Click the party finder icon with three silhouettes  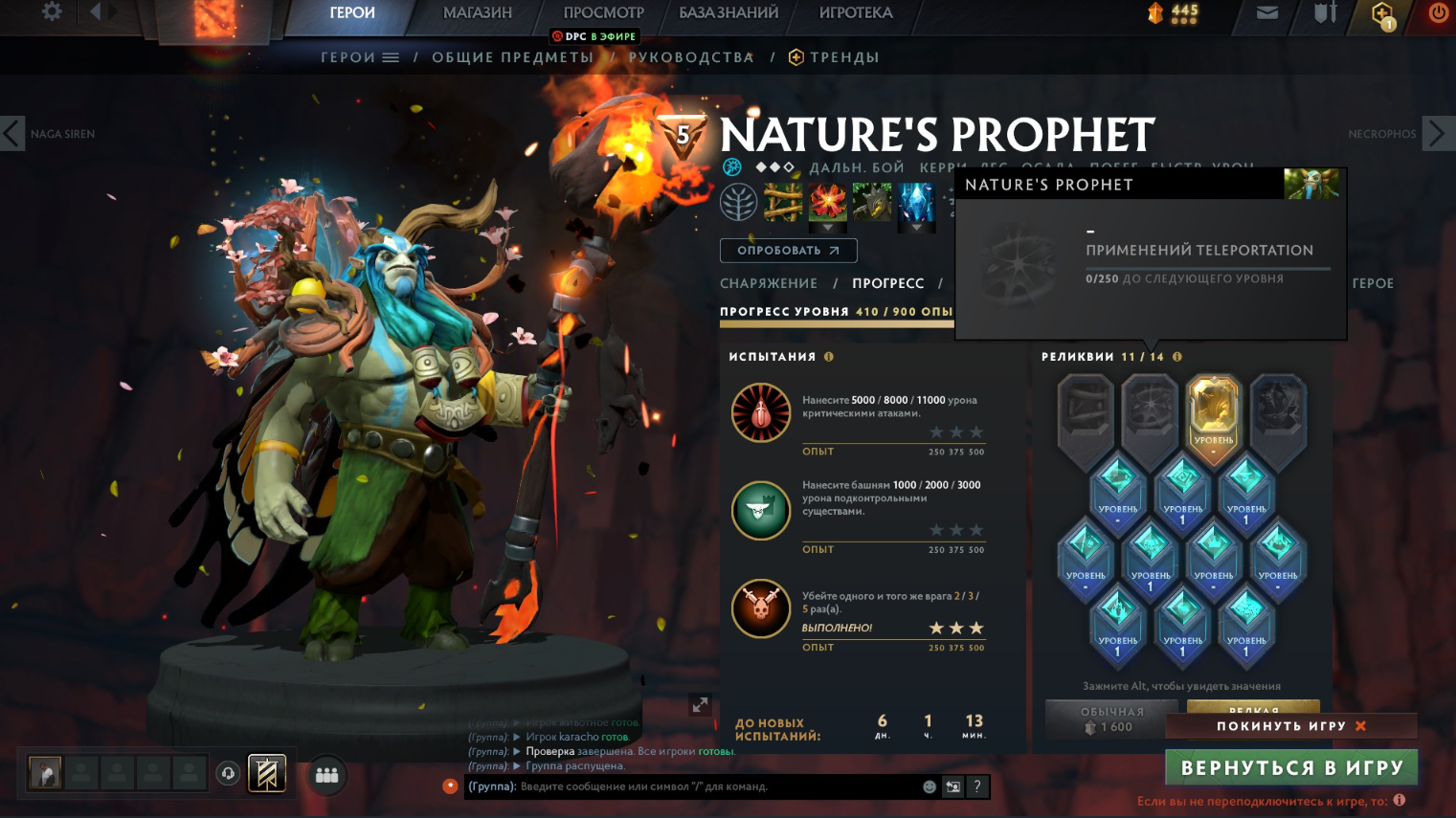tap(326, 775)
